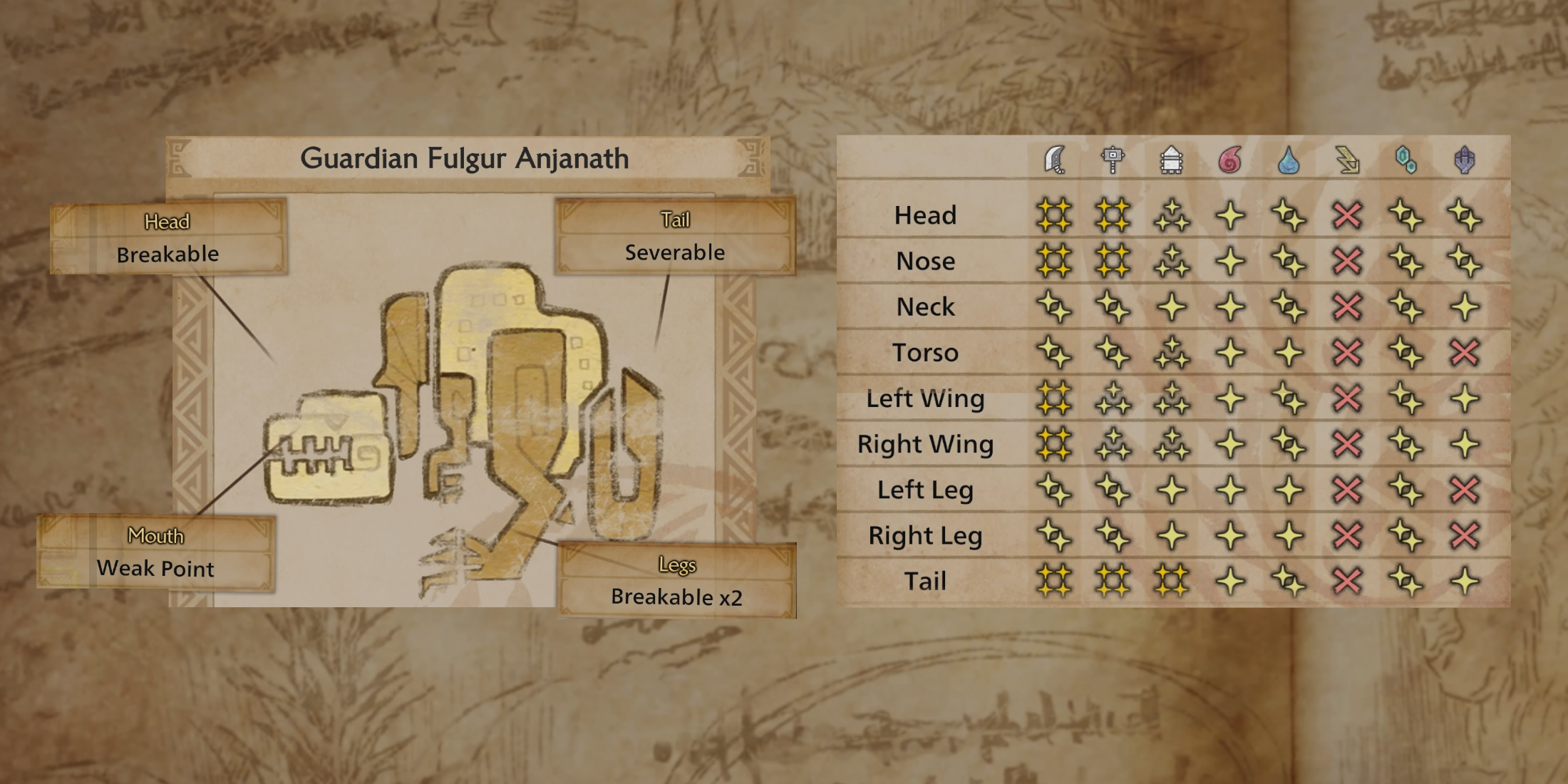Click the Head Breakable callout box
The height and width of the screenshot is (784, 1568).
[167, 237]
